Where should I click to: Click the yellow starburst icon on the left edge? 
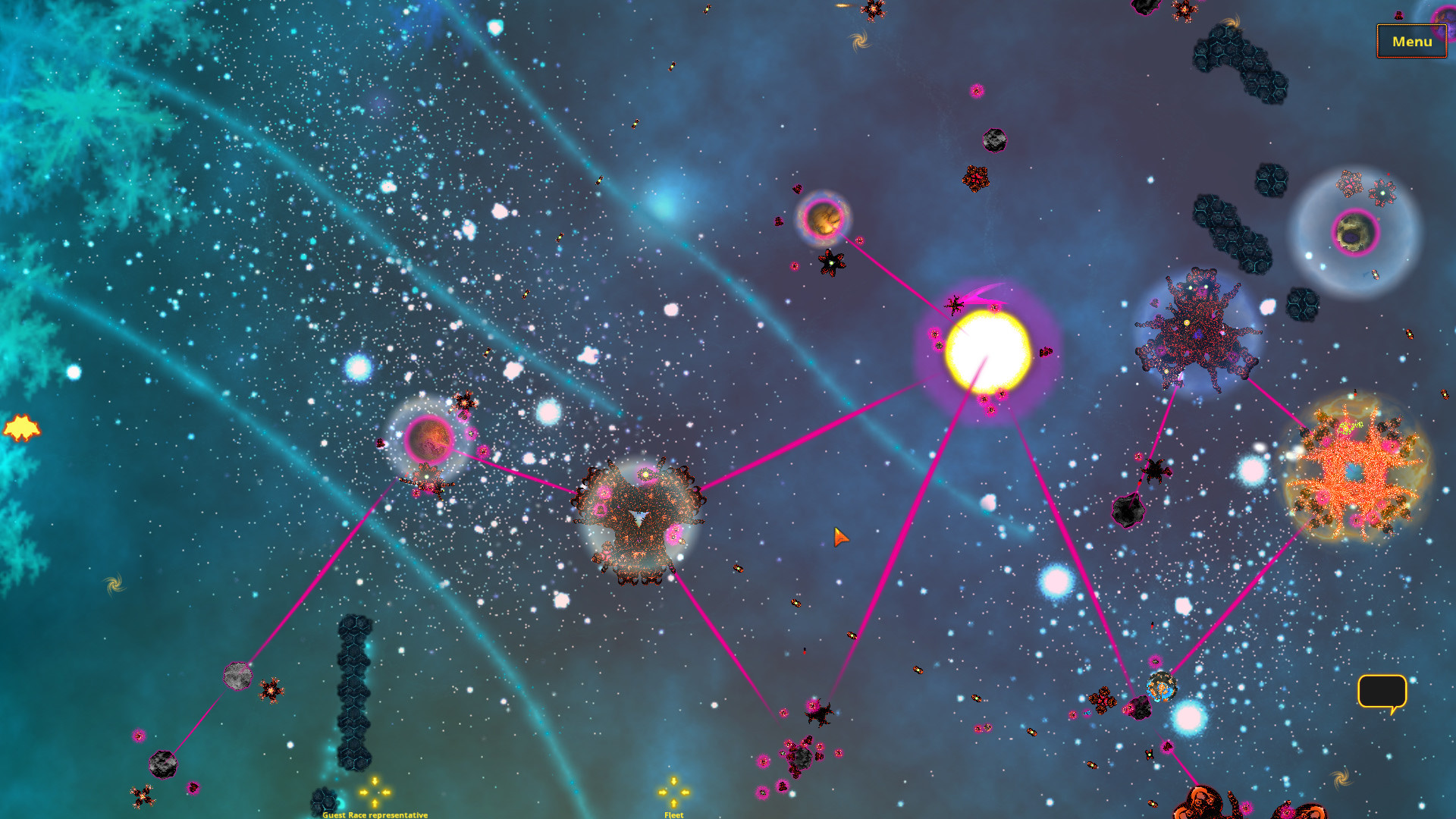23,428
